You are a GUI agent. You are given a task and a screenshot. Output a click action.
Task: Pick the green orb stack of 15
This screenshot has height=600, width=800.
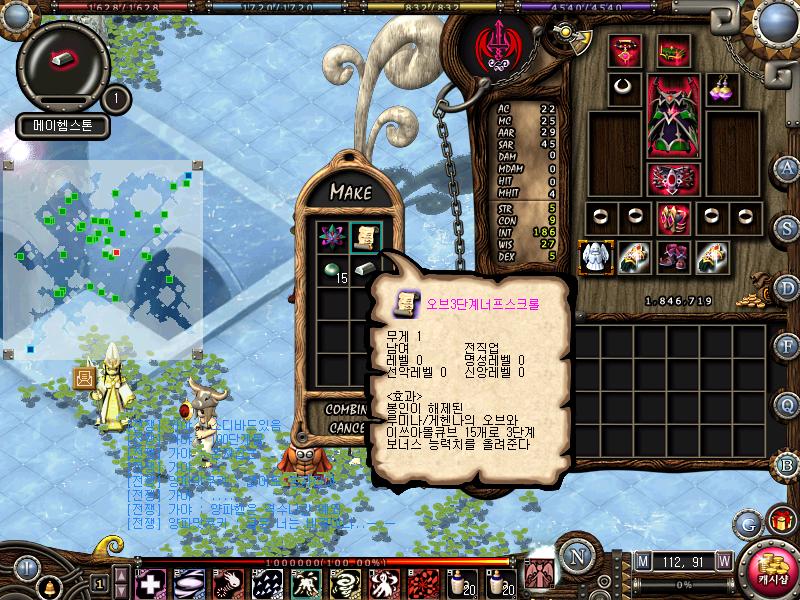click(331, 270)
